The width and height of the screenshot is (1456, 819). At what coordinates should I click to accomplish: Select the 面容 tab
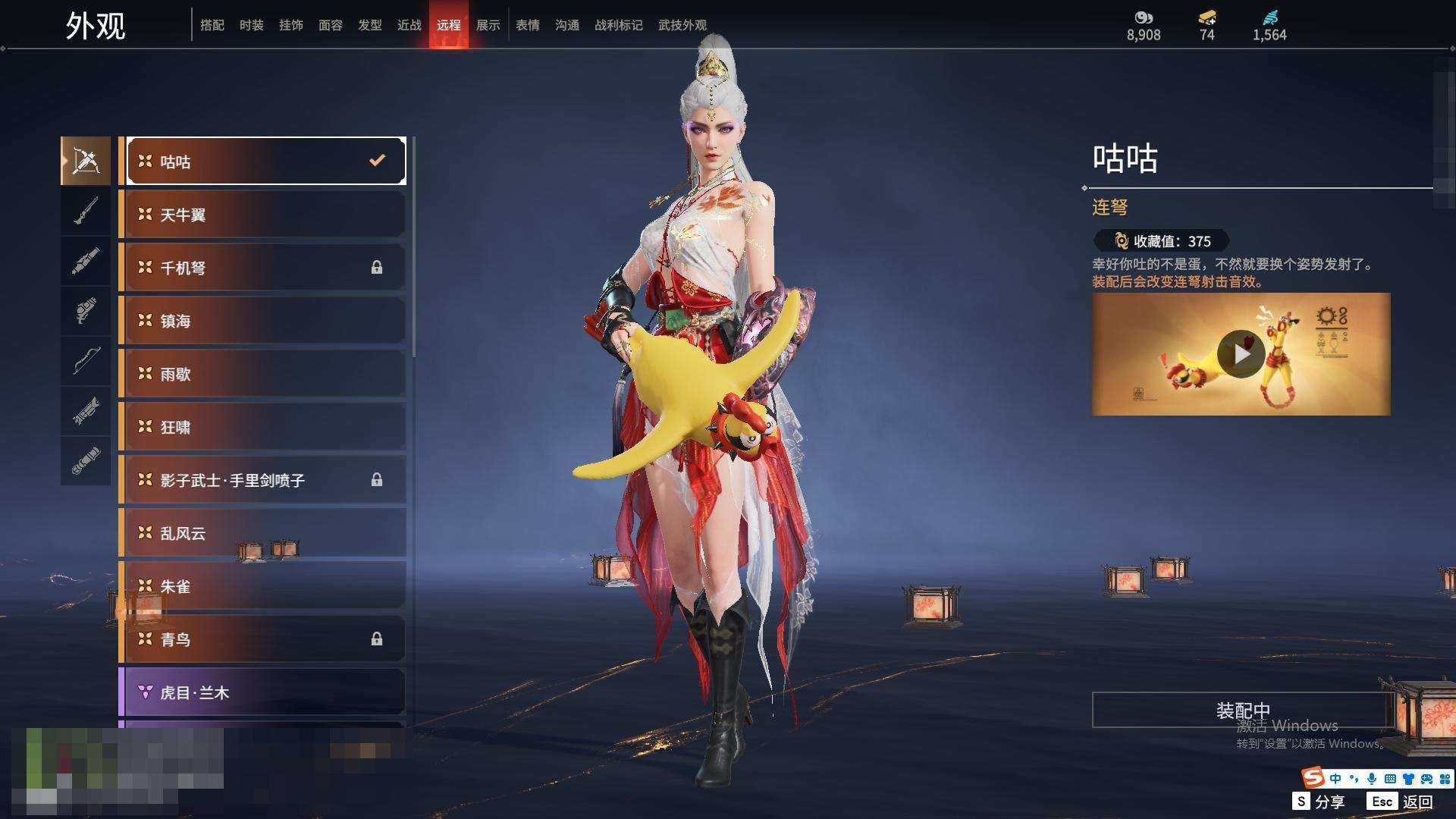[x=330, y=25]
